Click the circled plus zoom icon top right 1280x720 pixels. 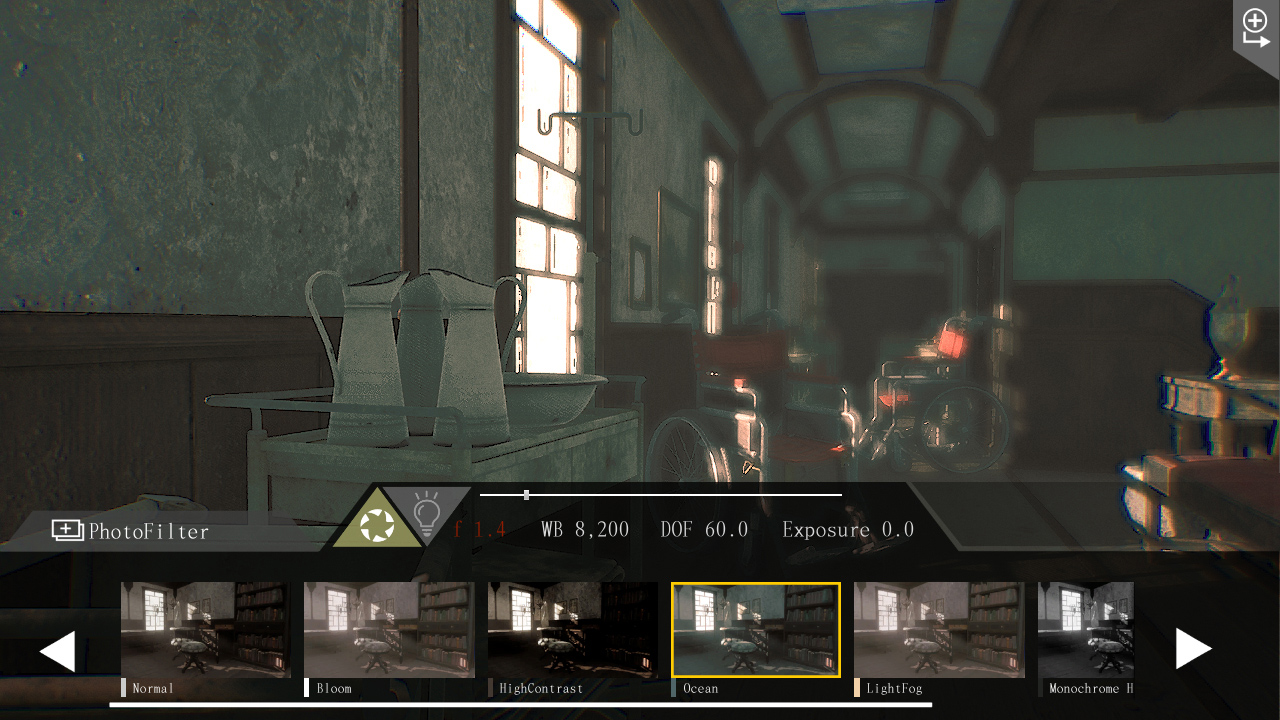(x=1253, y=18)
